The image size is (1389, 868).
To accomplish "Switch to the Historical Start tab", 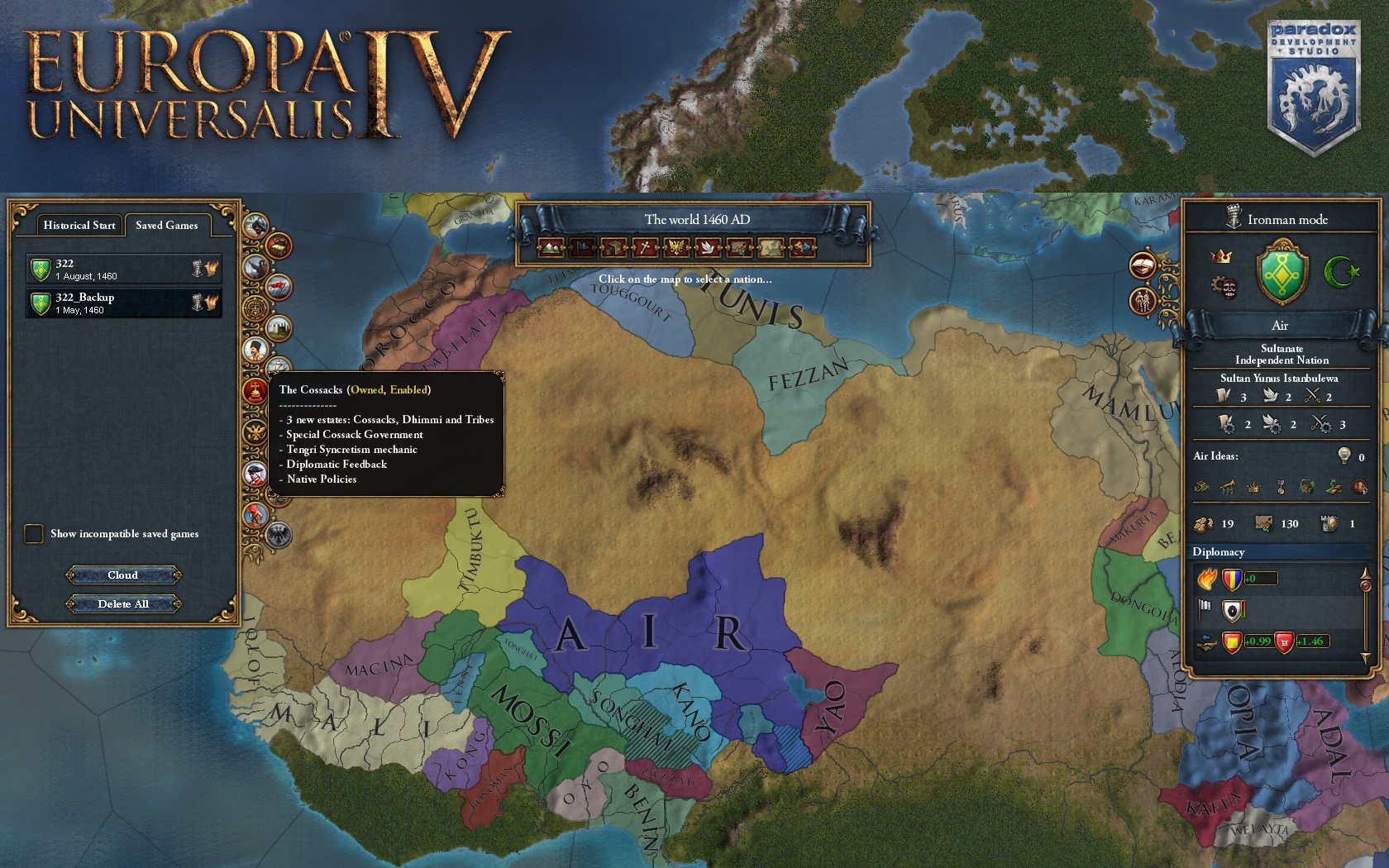I will 78,225.
